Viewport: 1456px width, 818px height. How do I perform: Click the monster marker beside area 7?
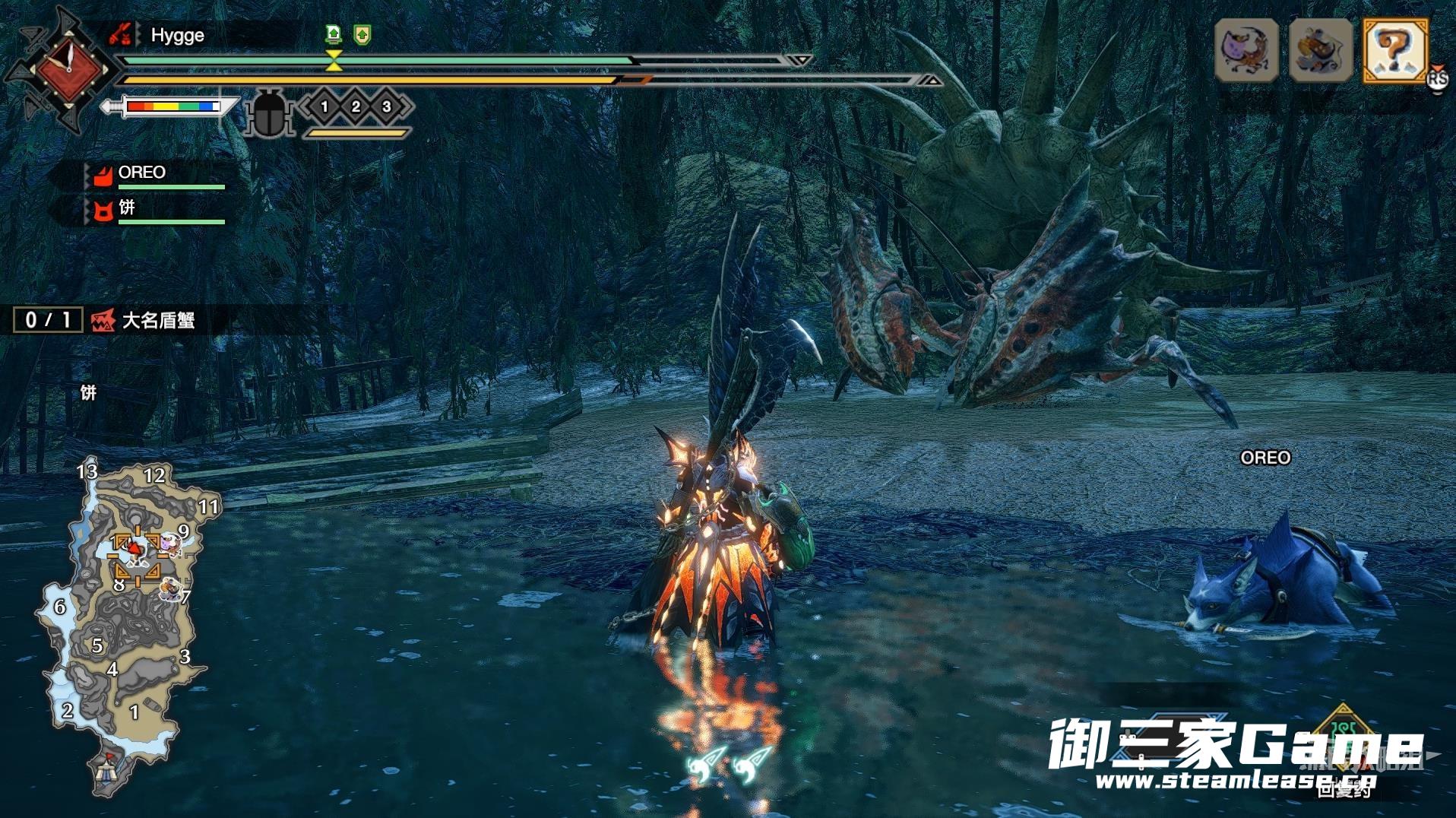(x=171, y=589)
